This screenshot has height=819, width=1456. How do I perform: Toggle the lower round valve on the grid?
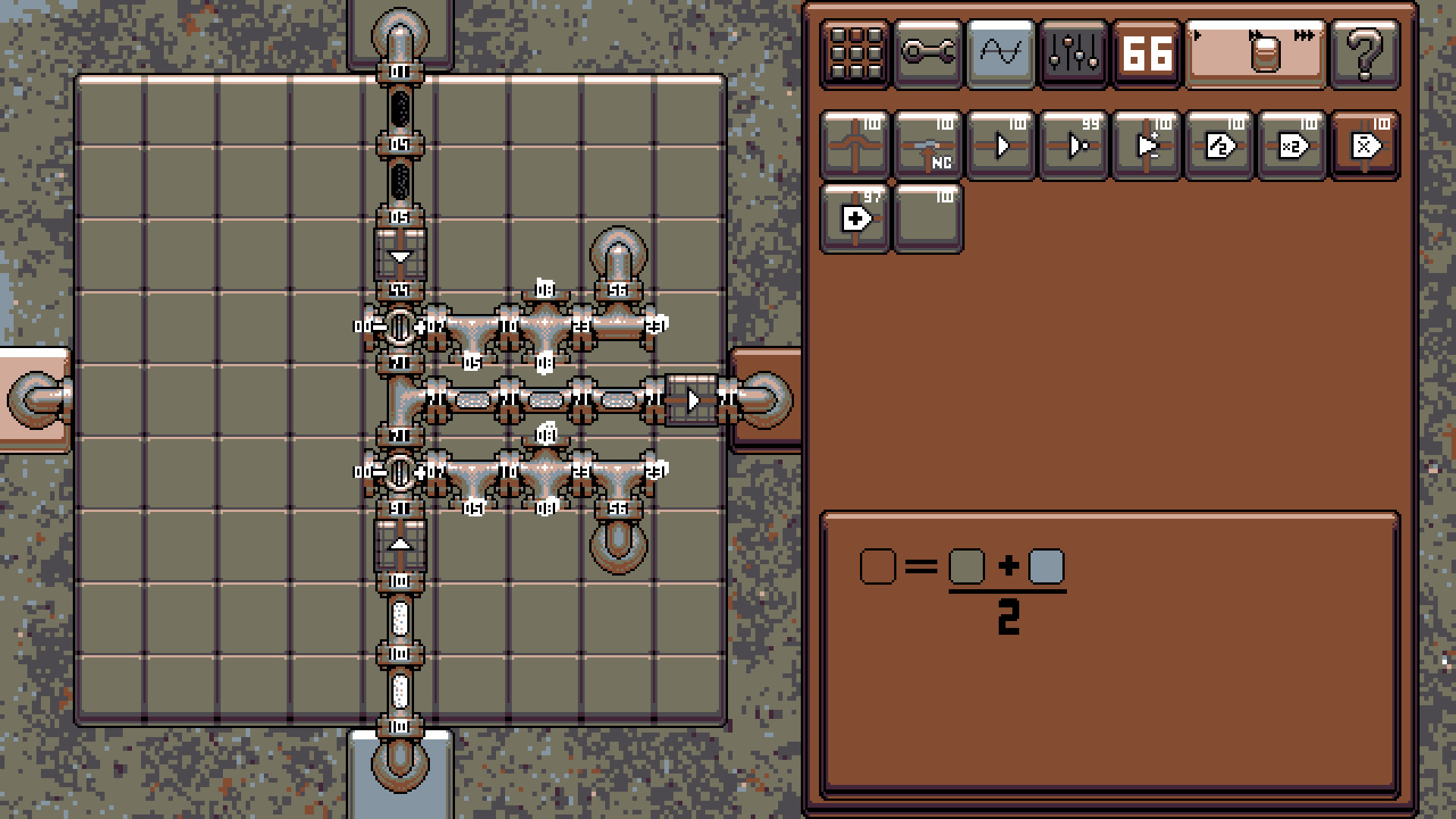[x=397, y=472]
